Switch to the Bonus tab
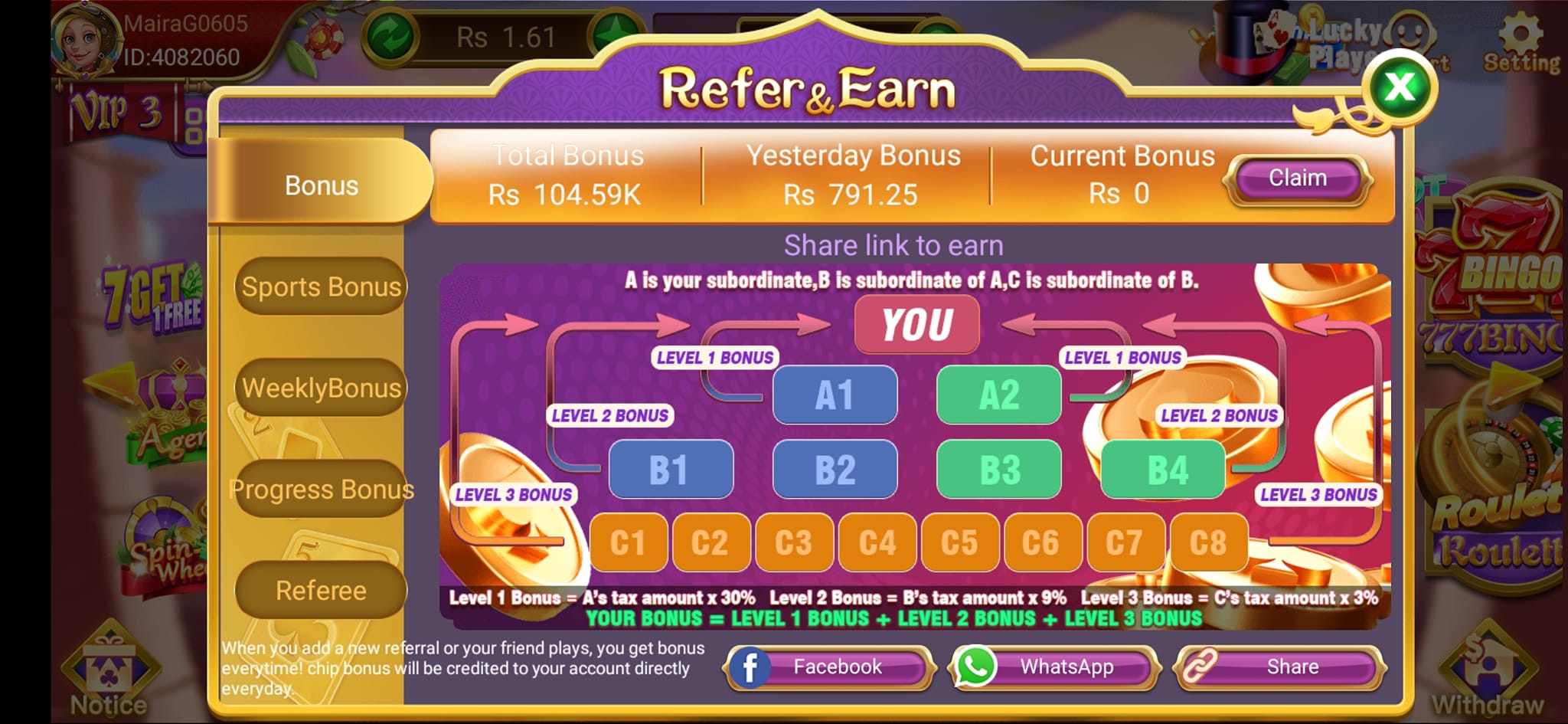Screen dimensions: 1568x724 coord(322,184)
